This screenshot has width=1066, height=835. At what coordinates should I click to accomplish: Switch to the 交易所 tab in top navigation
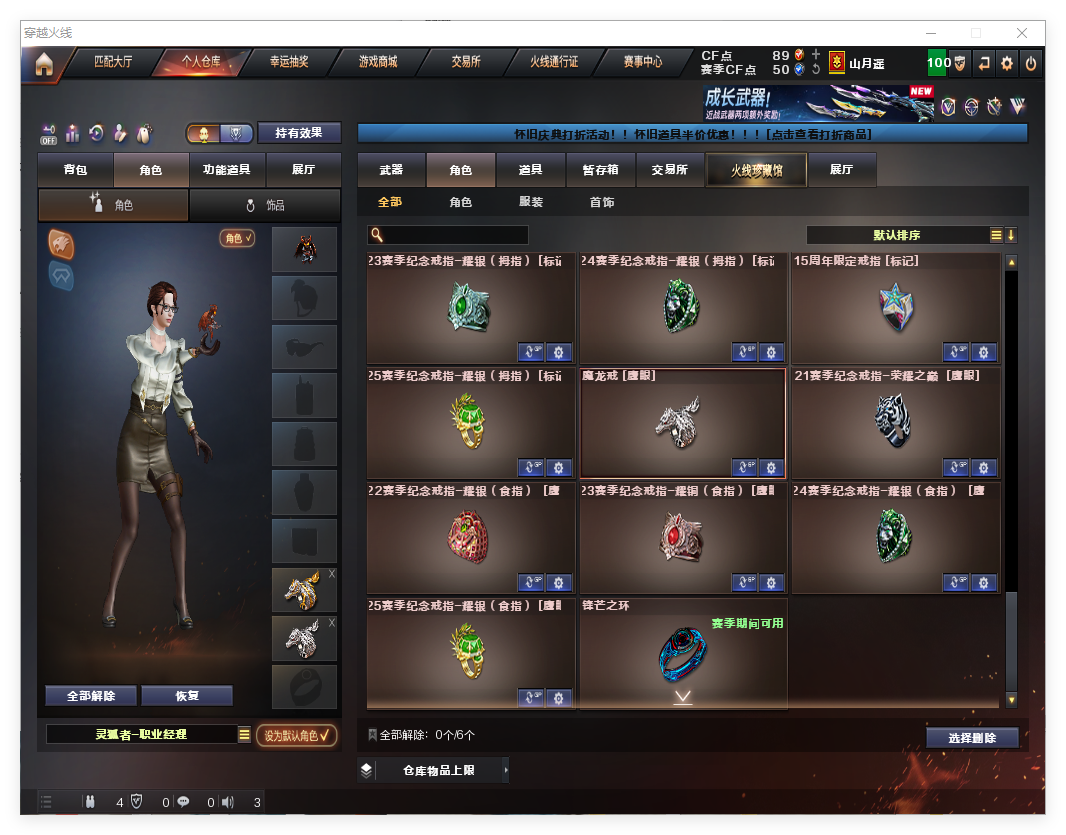coord(465,62)
